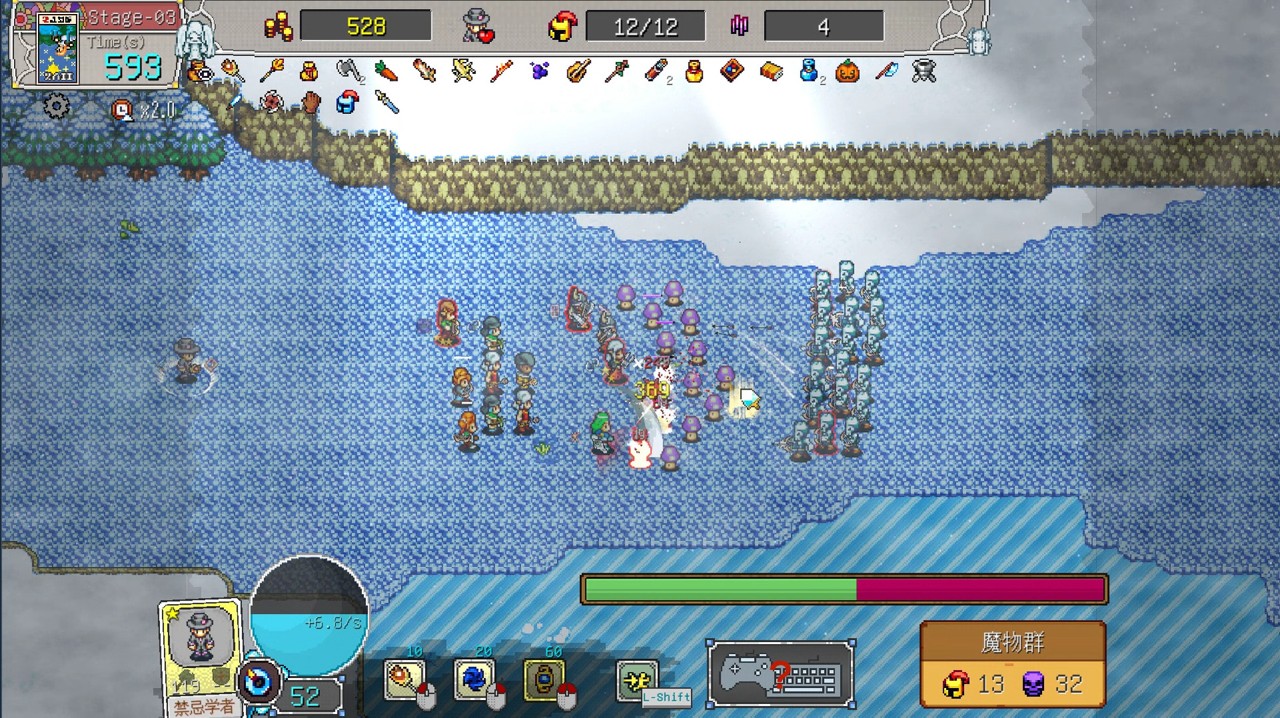Viewport: 1280px width, 718px height.
Task: Activate the fire wand skill costing 10
Action: [x=405, y=680]
